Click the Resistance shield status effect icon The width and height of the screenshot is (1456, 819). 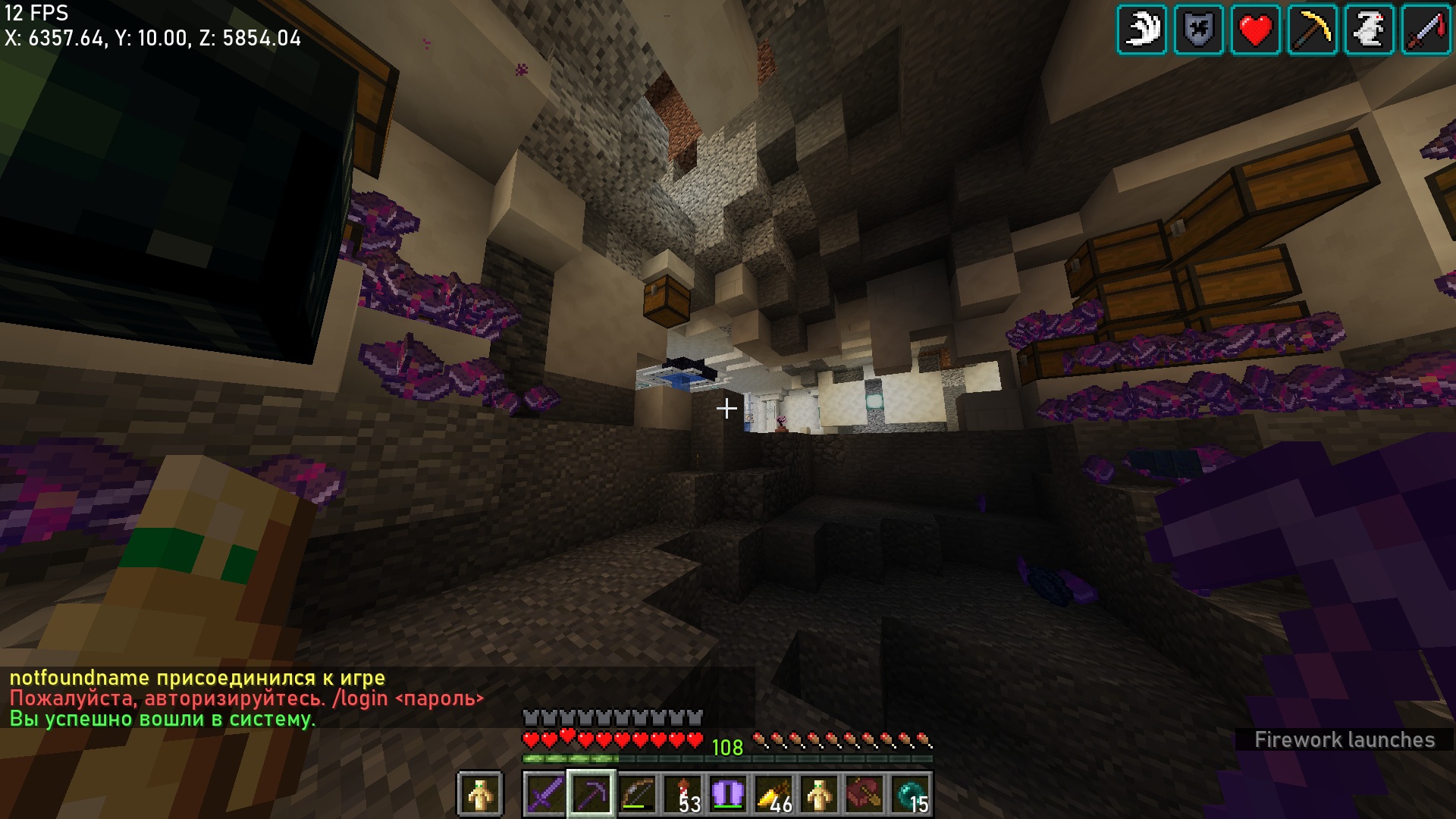click(x=1199, y=30)
